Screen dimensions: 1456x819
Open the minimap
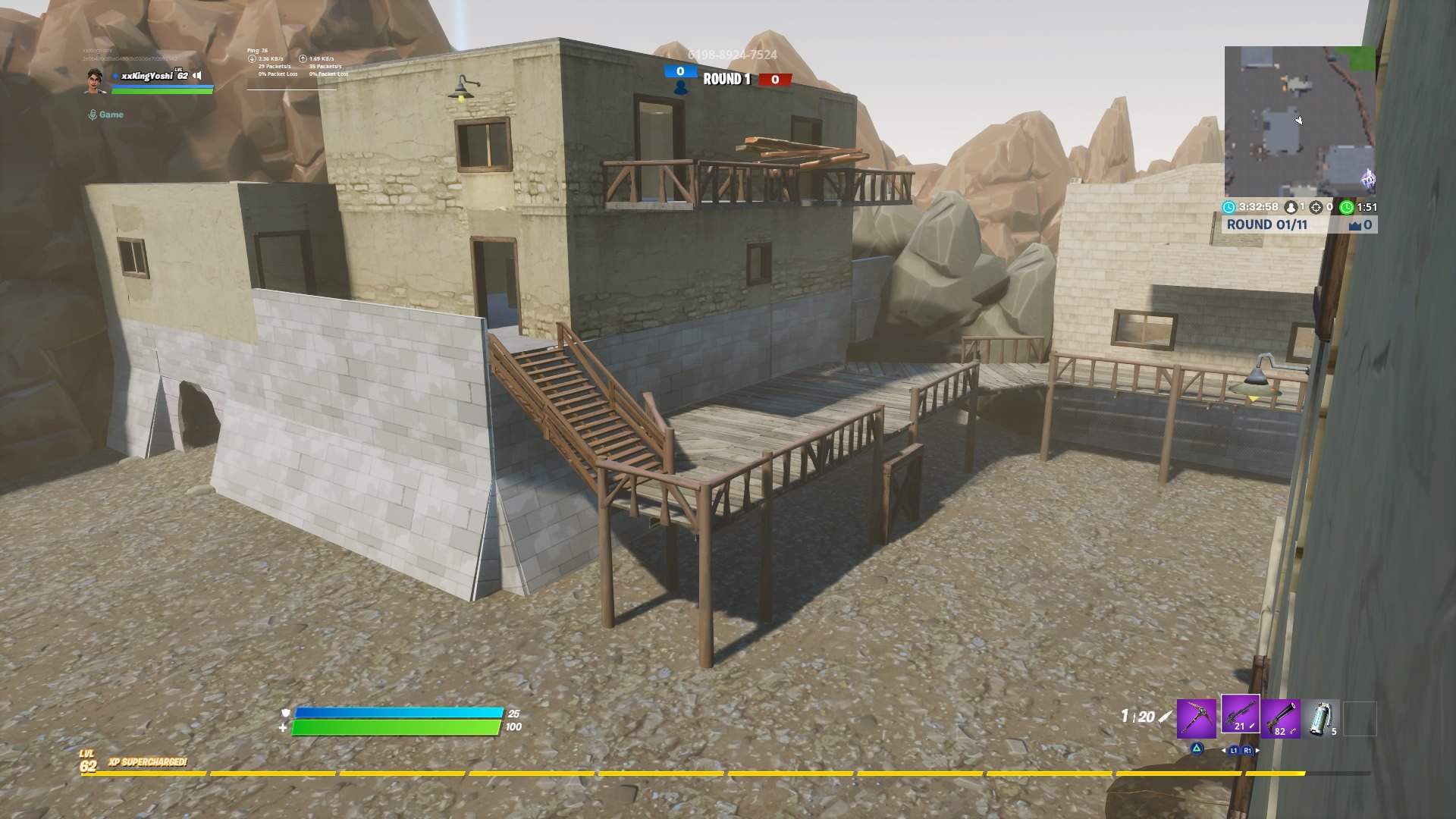click(1299, 121)
